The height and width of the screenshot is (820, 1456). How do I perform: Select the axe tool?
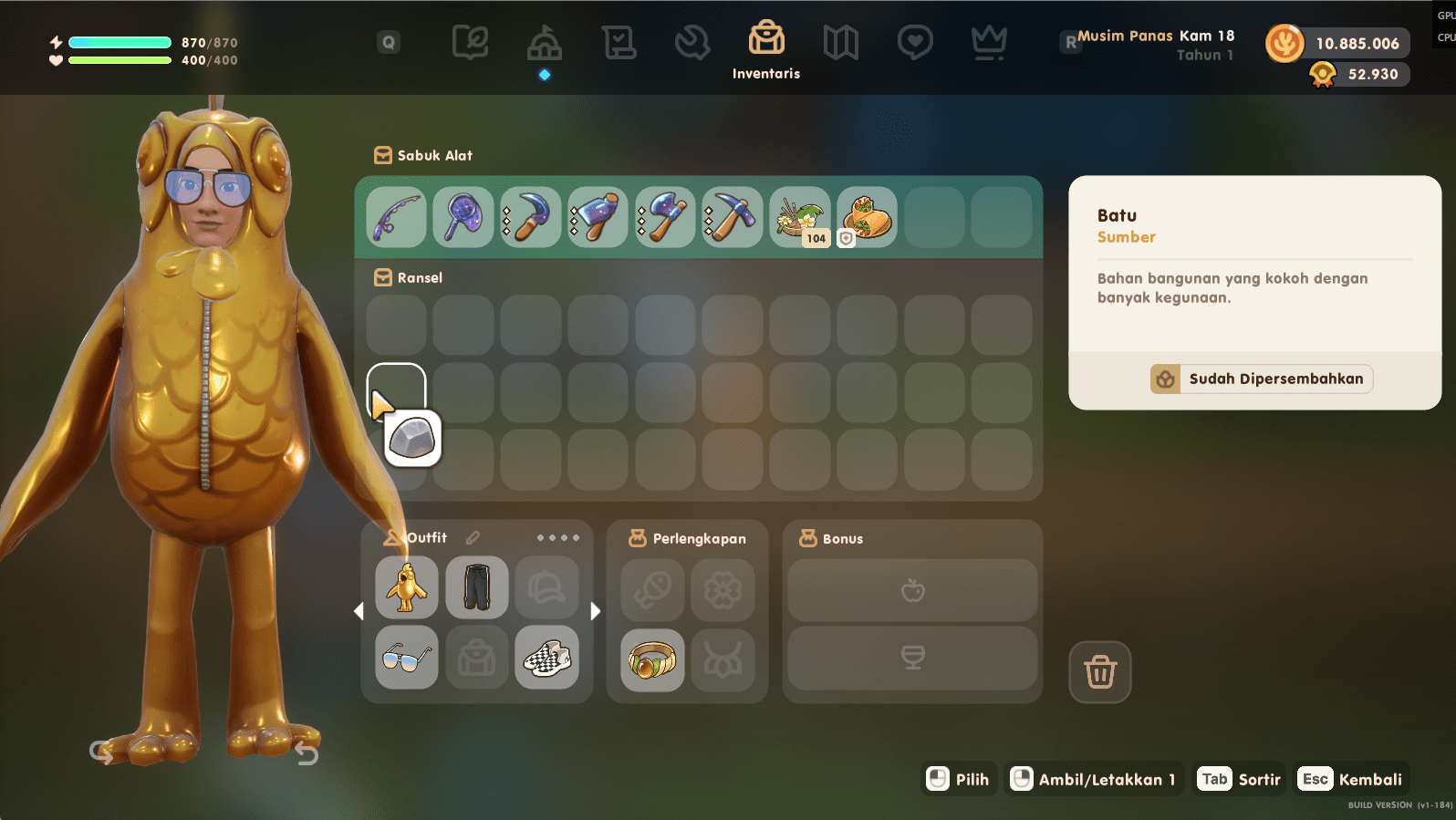(665, 217)
